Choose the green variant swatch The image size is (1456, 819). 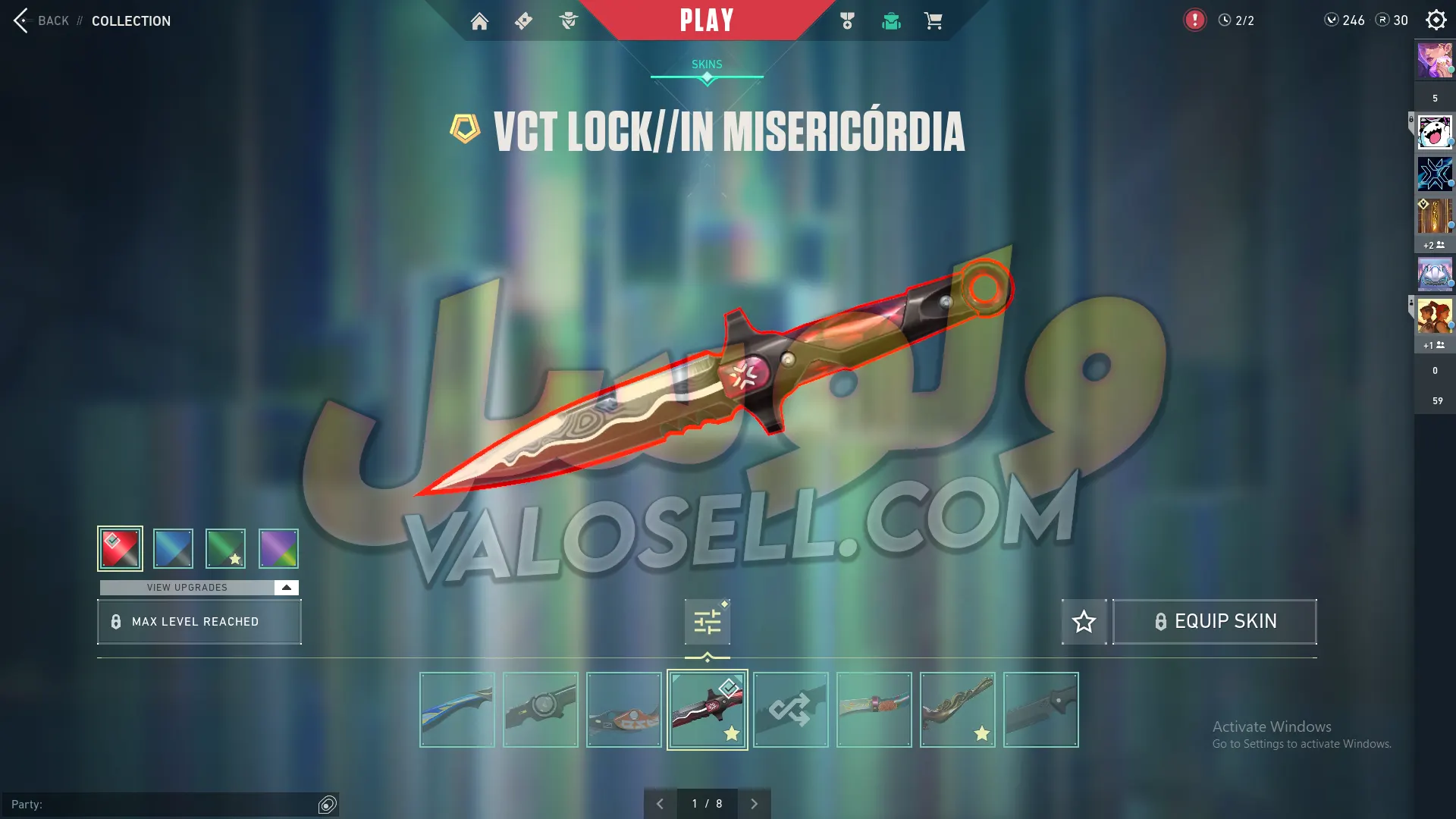coord(225,548)
